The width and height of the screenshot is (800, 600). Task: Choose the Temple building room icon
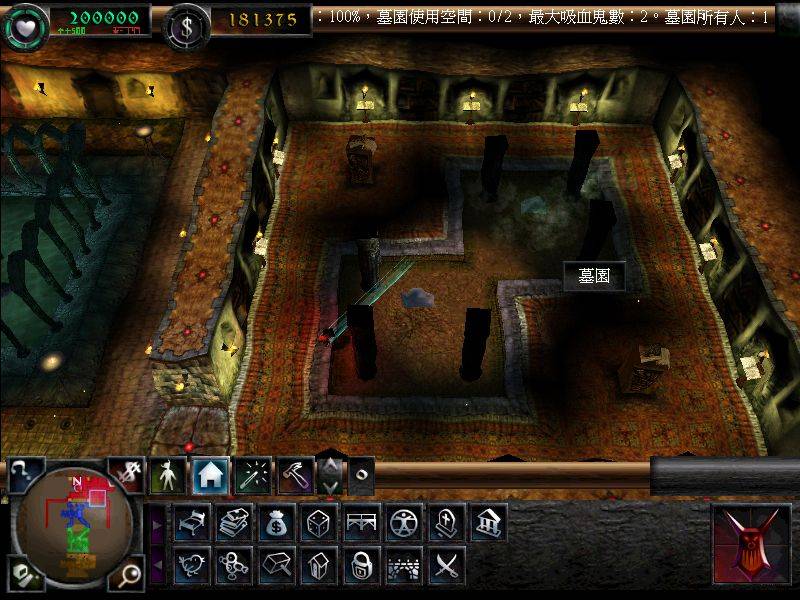pos(489,522)
